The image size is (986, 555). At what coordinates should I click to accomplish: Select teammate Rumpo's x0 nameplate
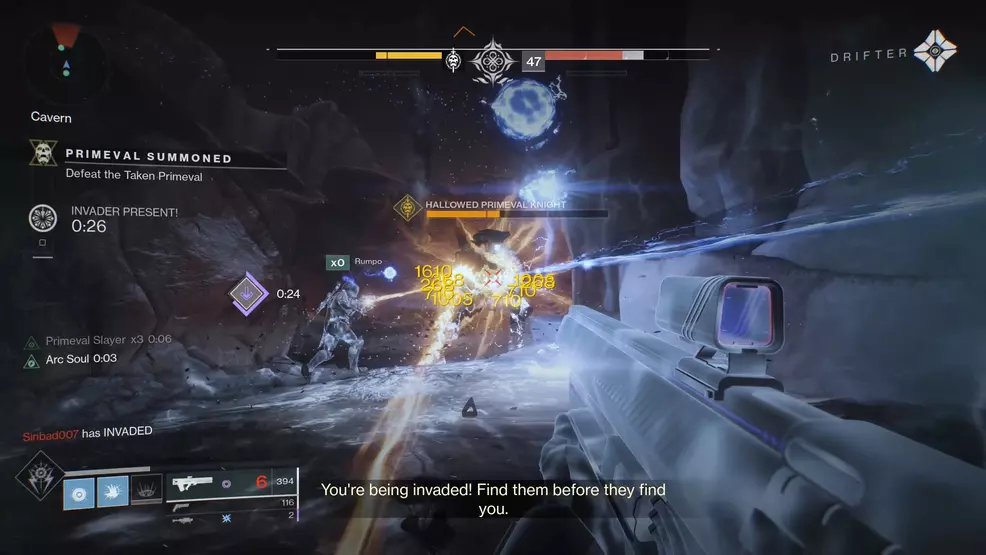click(x=338, y=263)
